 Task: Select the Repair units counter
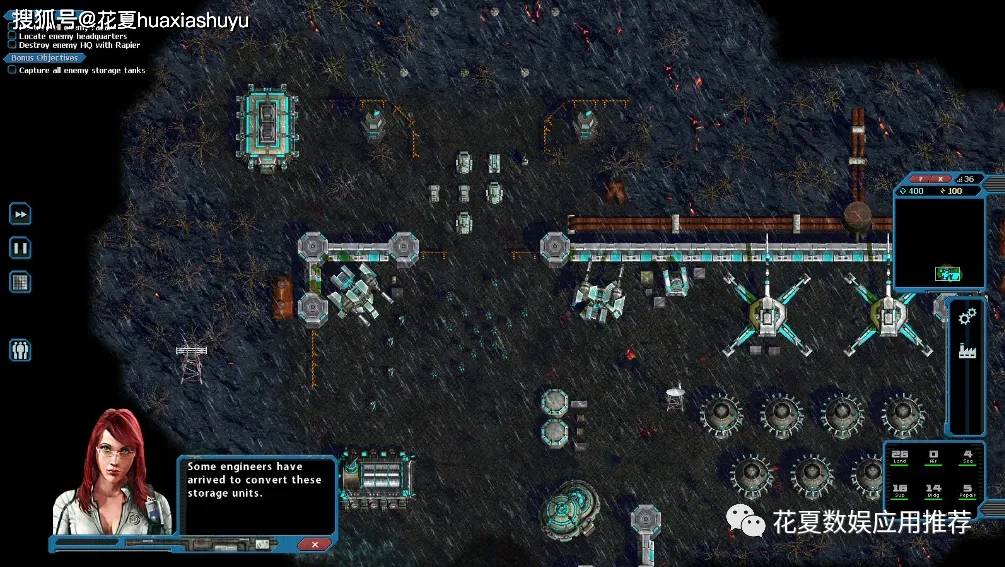(x=967, y=491)
